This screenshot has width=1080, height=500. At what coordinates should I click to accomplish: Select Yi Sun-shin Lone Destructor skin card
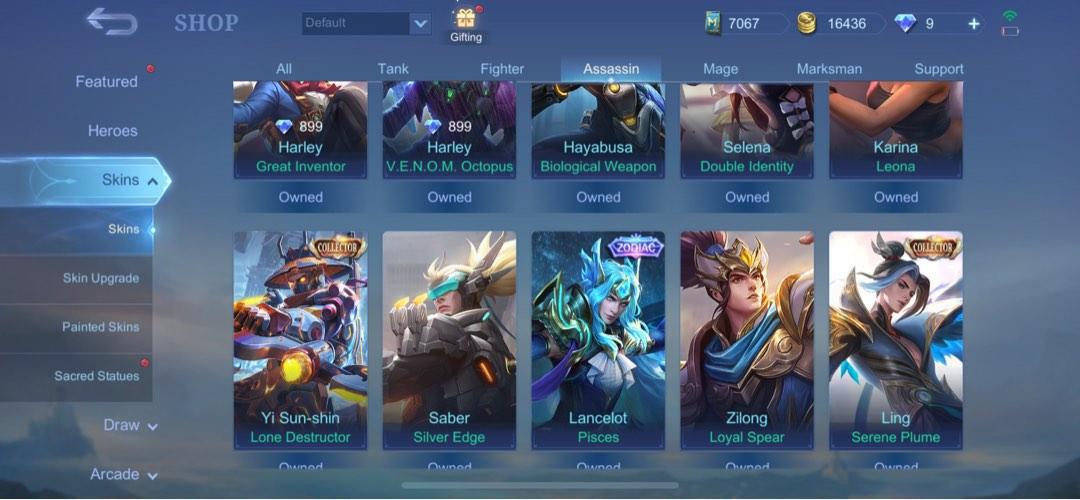coord(300,340)
